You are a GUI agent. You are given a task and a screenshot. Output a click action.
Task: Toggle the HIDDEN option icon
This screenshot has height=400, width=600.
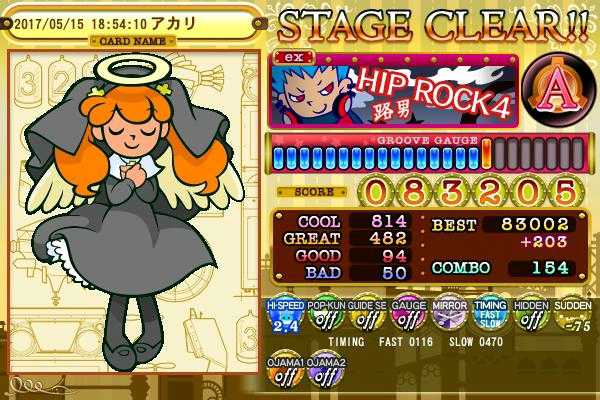(x=528, y=319)
